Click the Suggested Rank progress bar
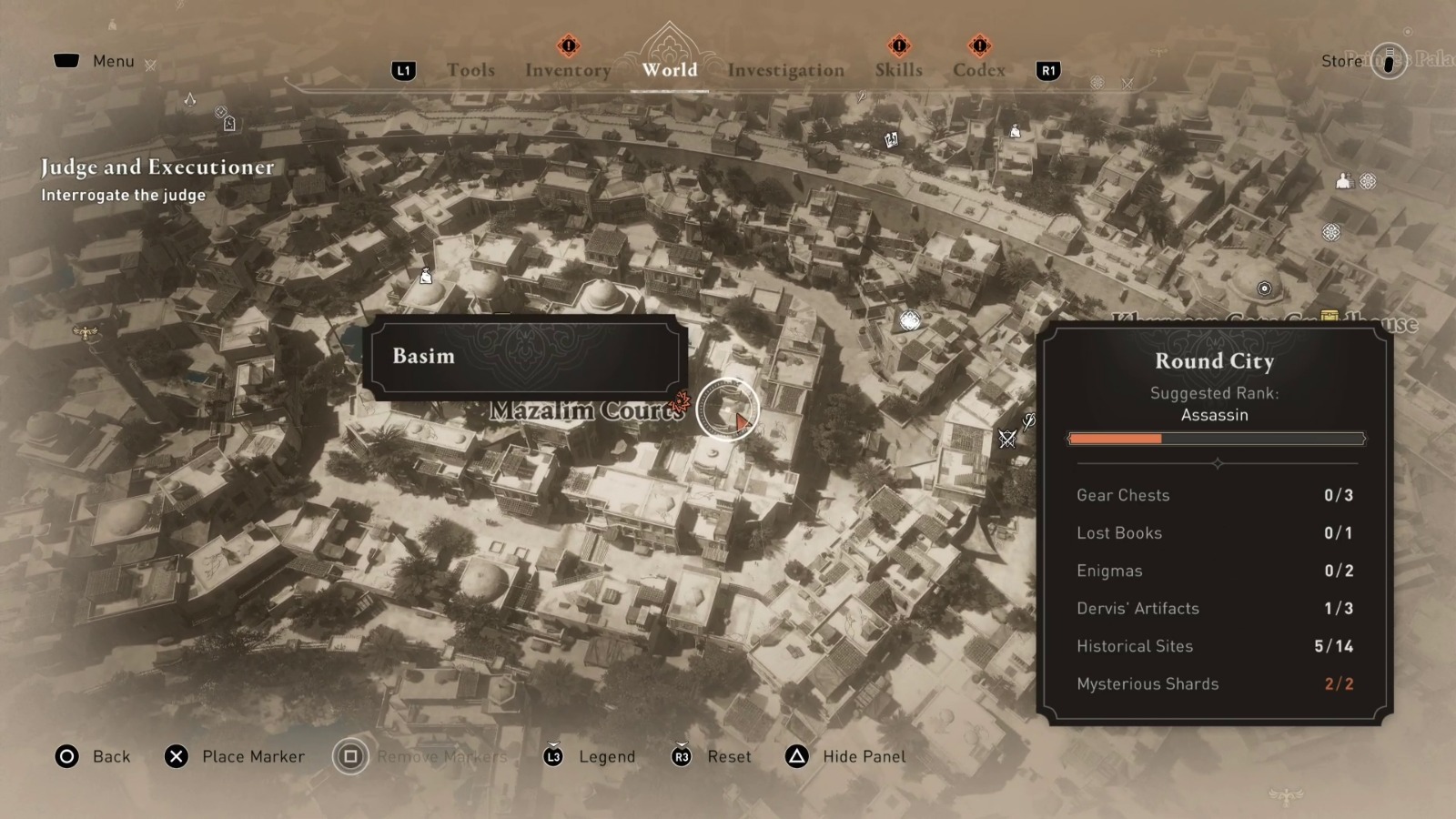 point(1215,439)
